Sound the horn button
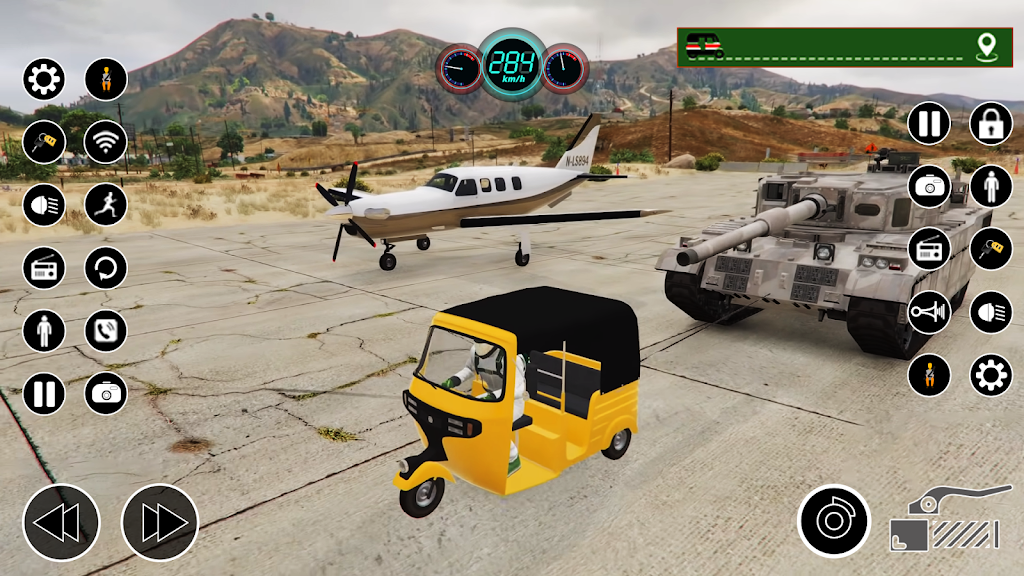This screenshot has height=576, width=1024. coord(929,312)
